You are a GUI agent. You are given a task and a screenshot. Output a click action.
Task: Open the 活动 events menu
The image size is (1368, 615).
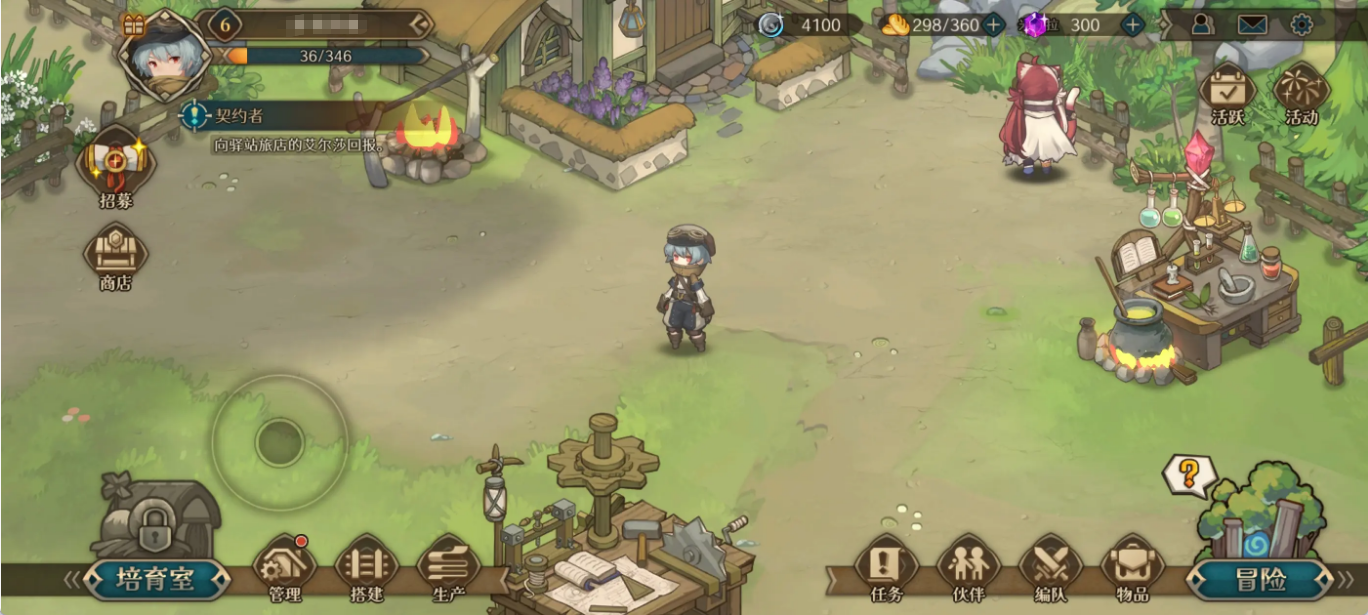pyautogui.click(x=1301, y=93)
